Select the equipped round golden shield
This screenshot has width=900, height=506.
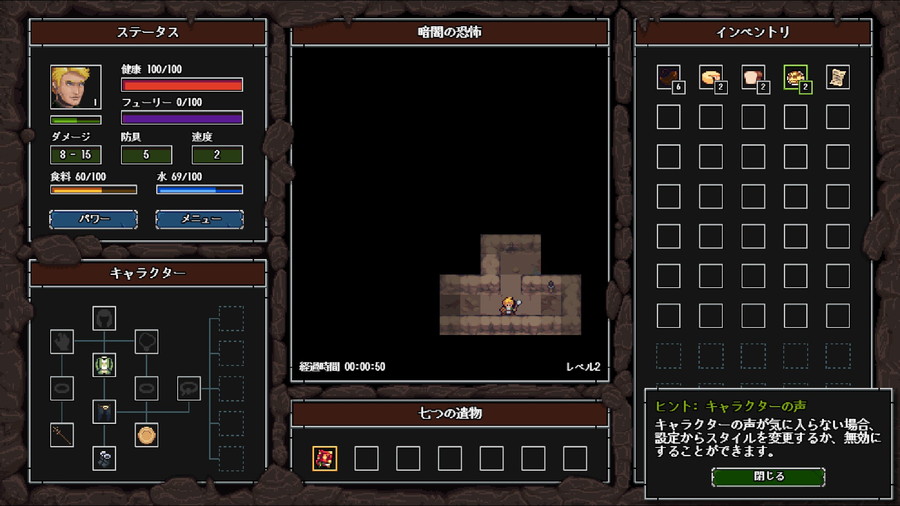tap(147, 434)
